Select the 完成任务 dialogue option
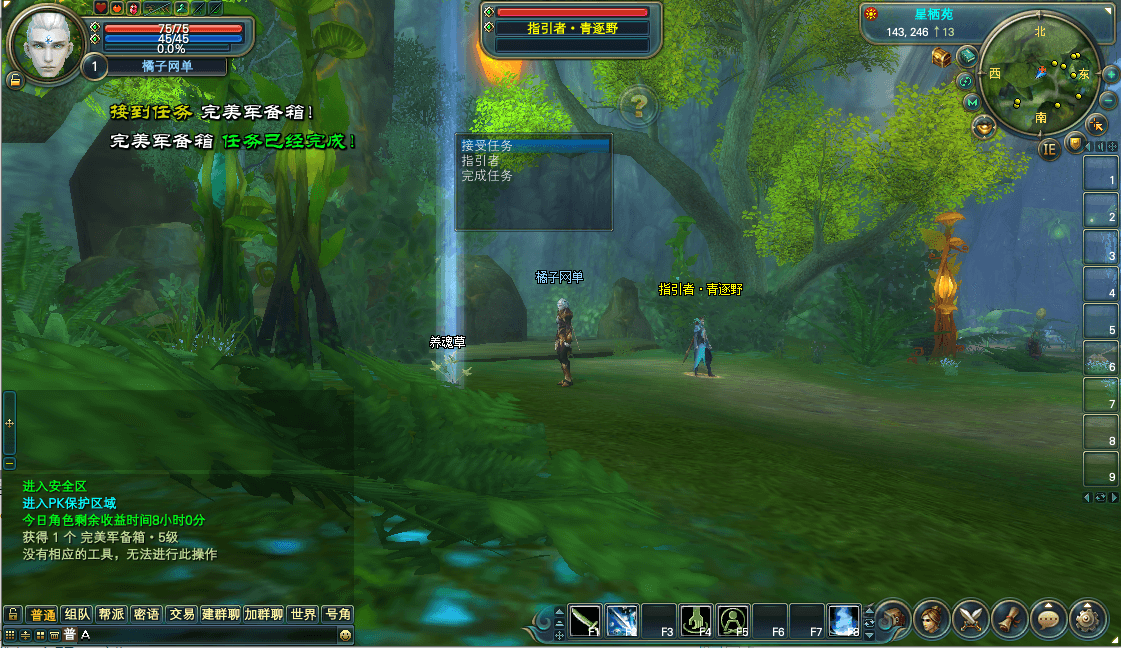 (487, 176)
